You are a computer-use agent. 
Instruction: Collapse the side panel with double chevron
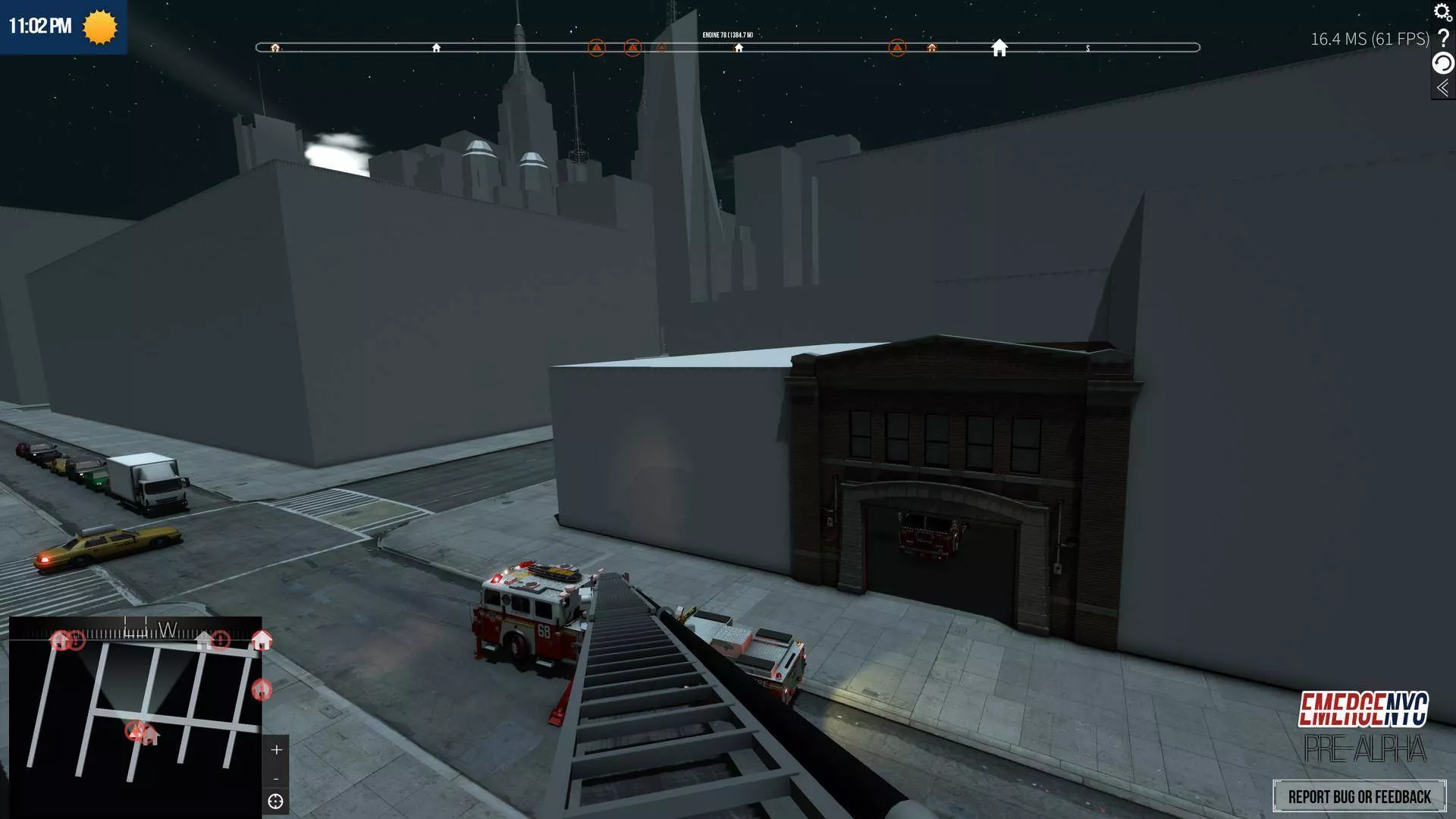(1442, 88)
